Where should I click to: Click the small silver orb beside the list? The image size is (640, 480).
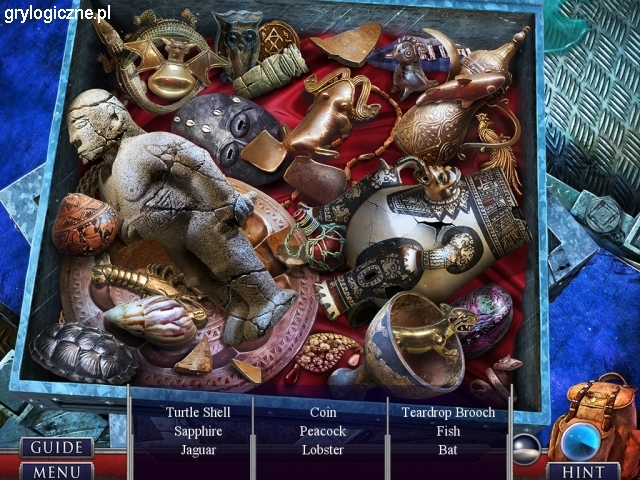pyautogui.click(x=526, y=447)
